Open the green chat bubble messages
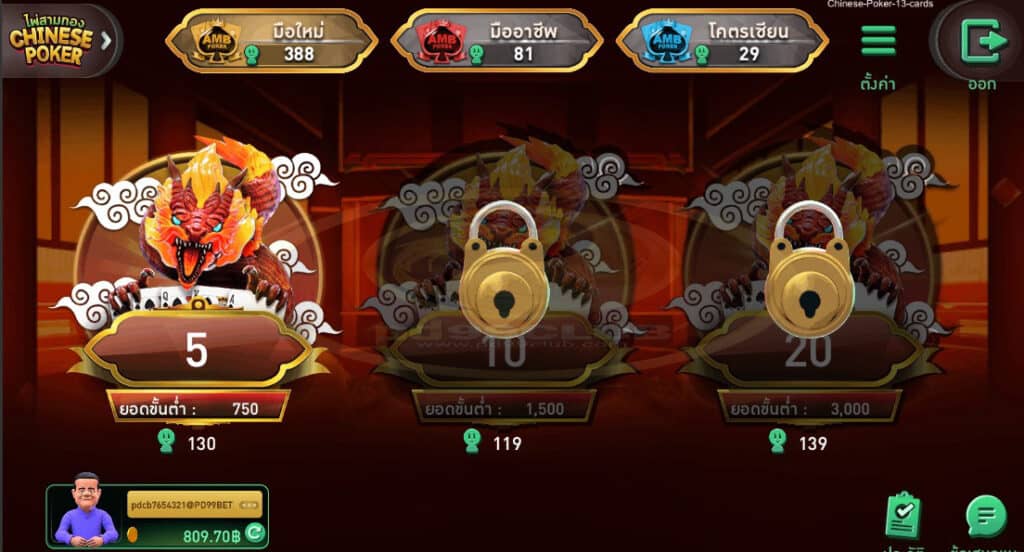 point(986,516)
